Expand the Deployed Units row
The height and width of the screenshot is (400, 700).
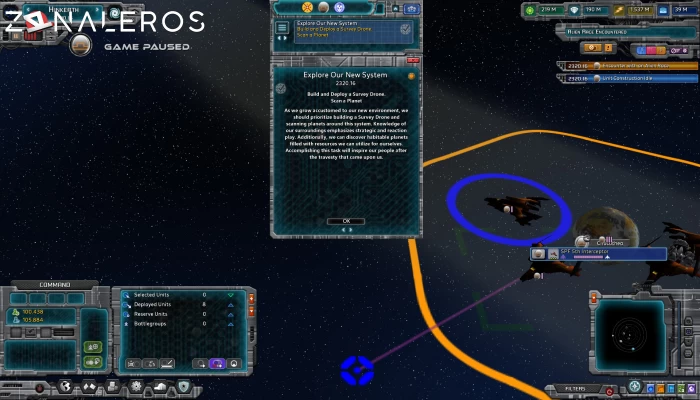(231, 304)
